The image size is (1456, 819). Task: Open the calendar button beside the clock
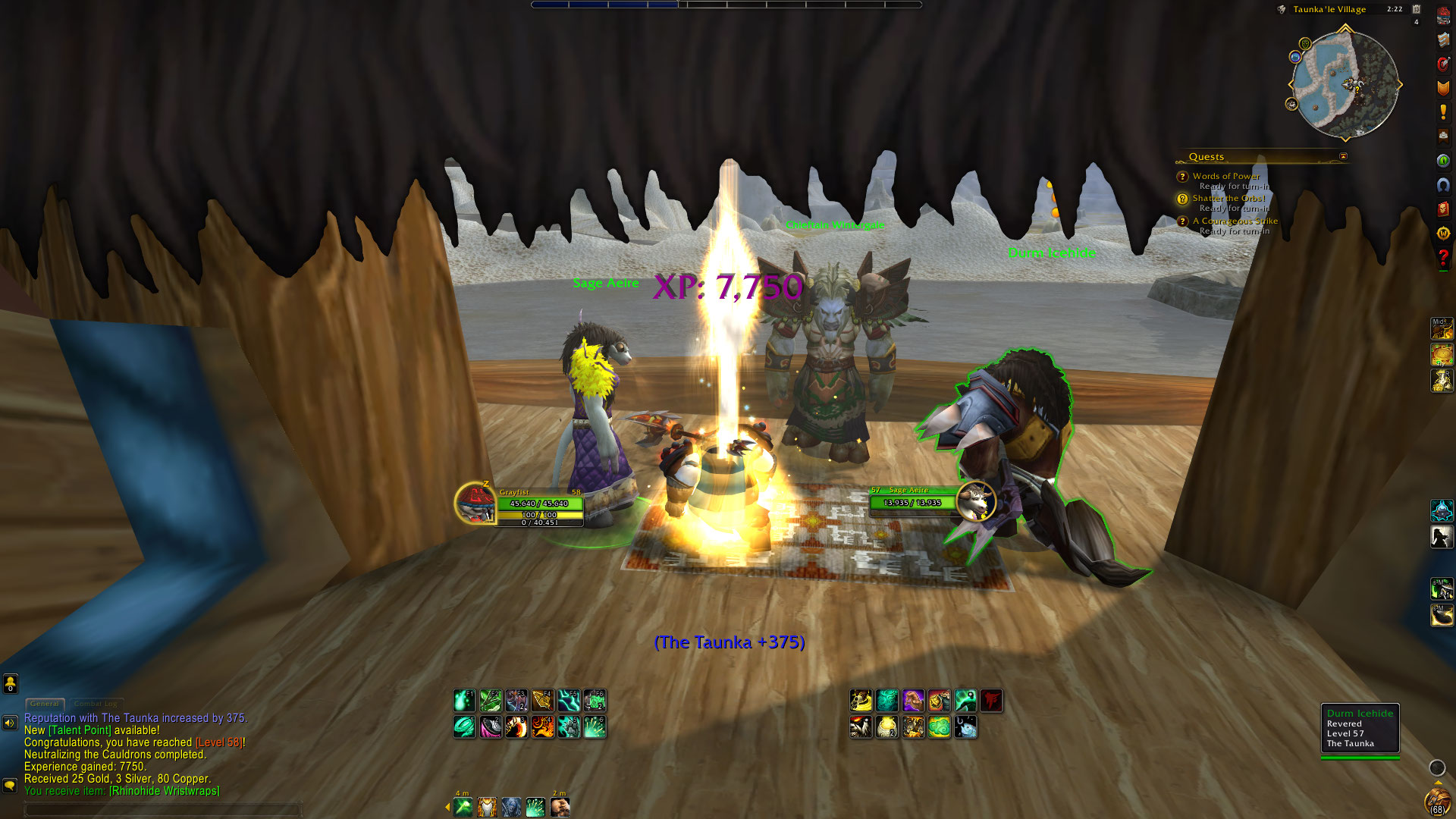[x=1416, y=9]
